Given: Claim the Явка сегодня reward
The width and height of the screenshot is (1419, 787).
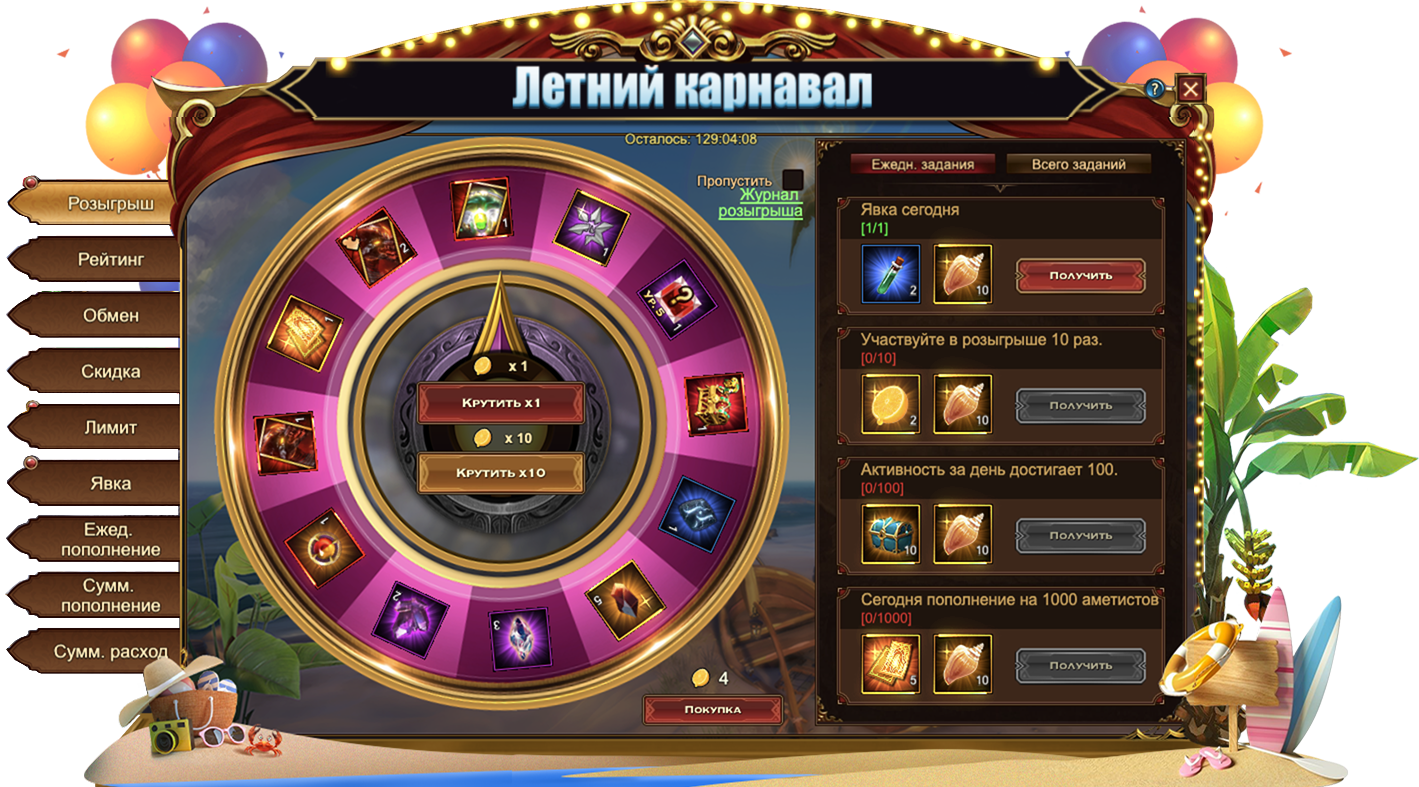Looking at the screenshot, I should 1080,275.
